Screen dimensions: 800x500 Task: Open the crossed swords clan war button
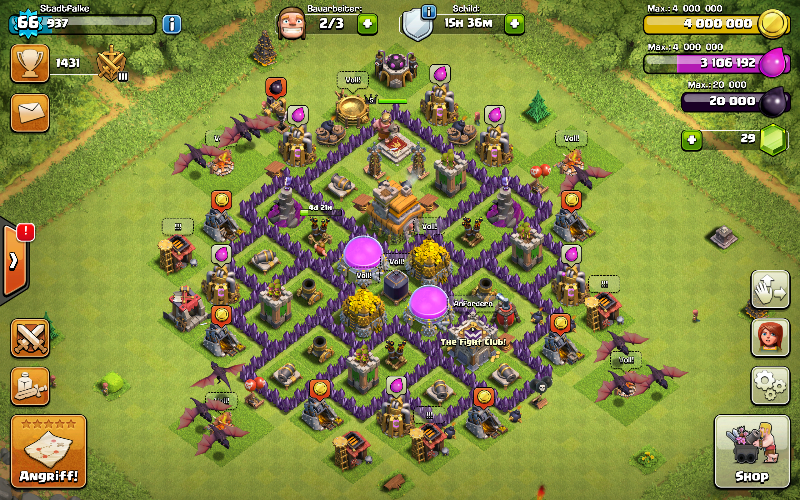pyautogui.click(x=30, y=338)
